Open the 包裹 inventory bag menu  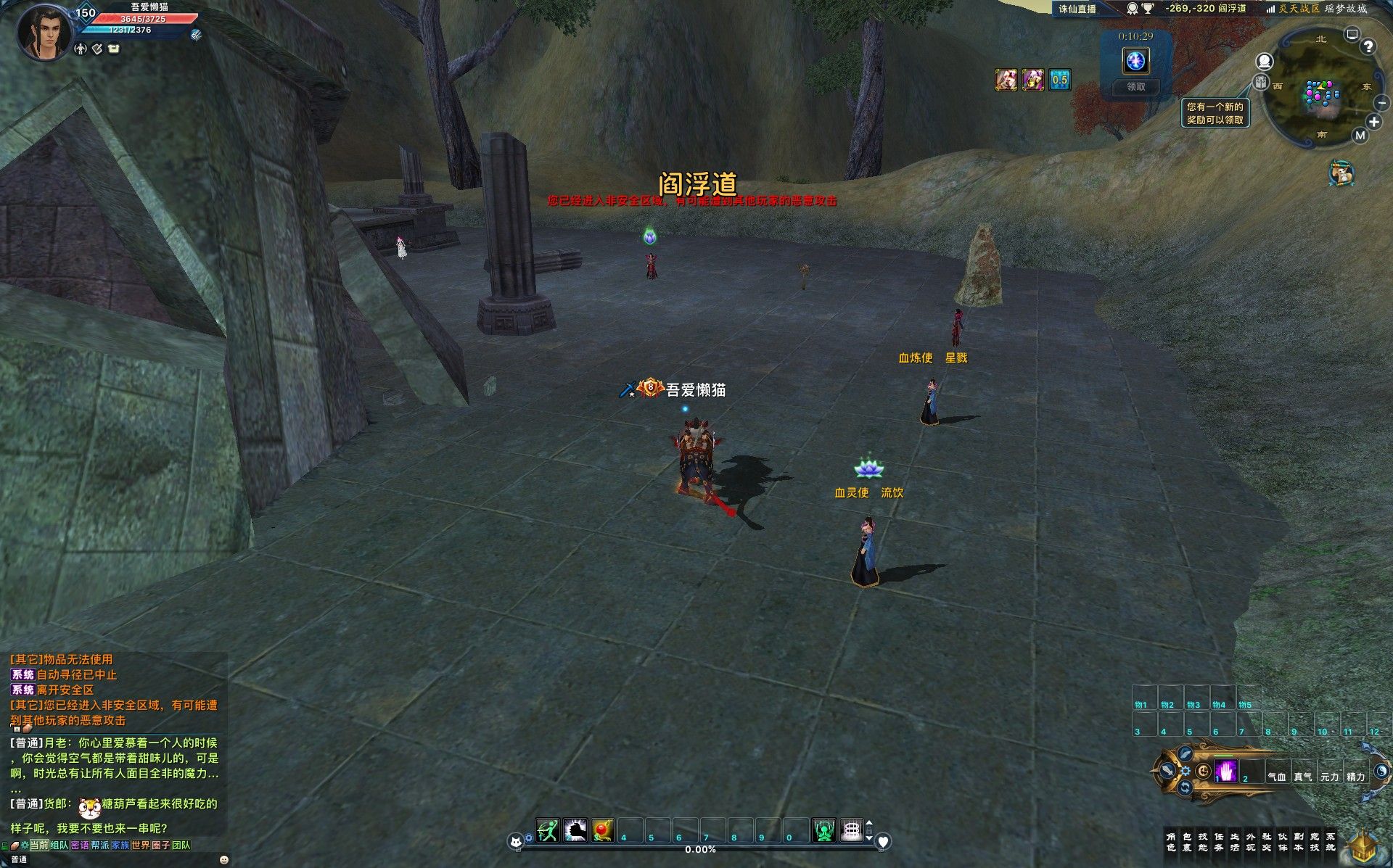1187,842
